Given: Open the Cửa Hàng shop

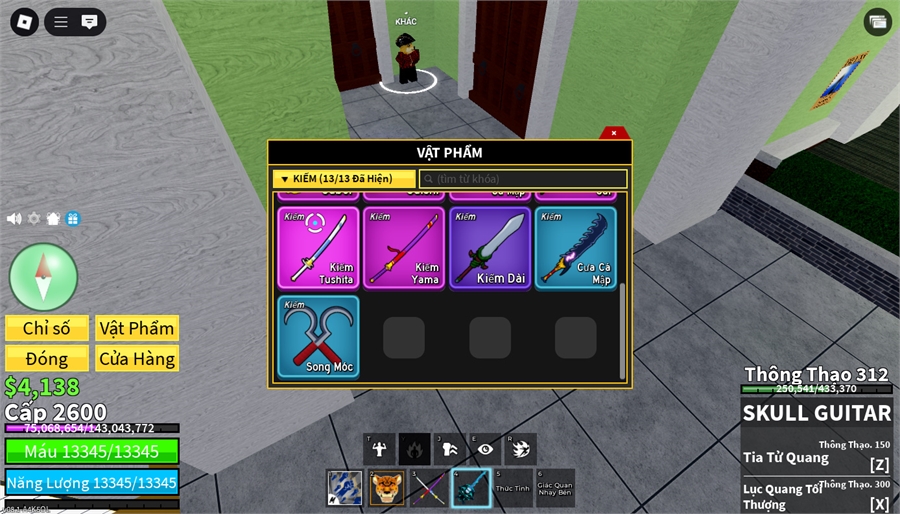Looking at the screenshot, I should pyautogui.click(x=137, y=358).
